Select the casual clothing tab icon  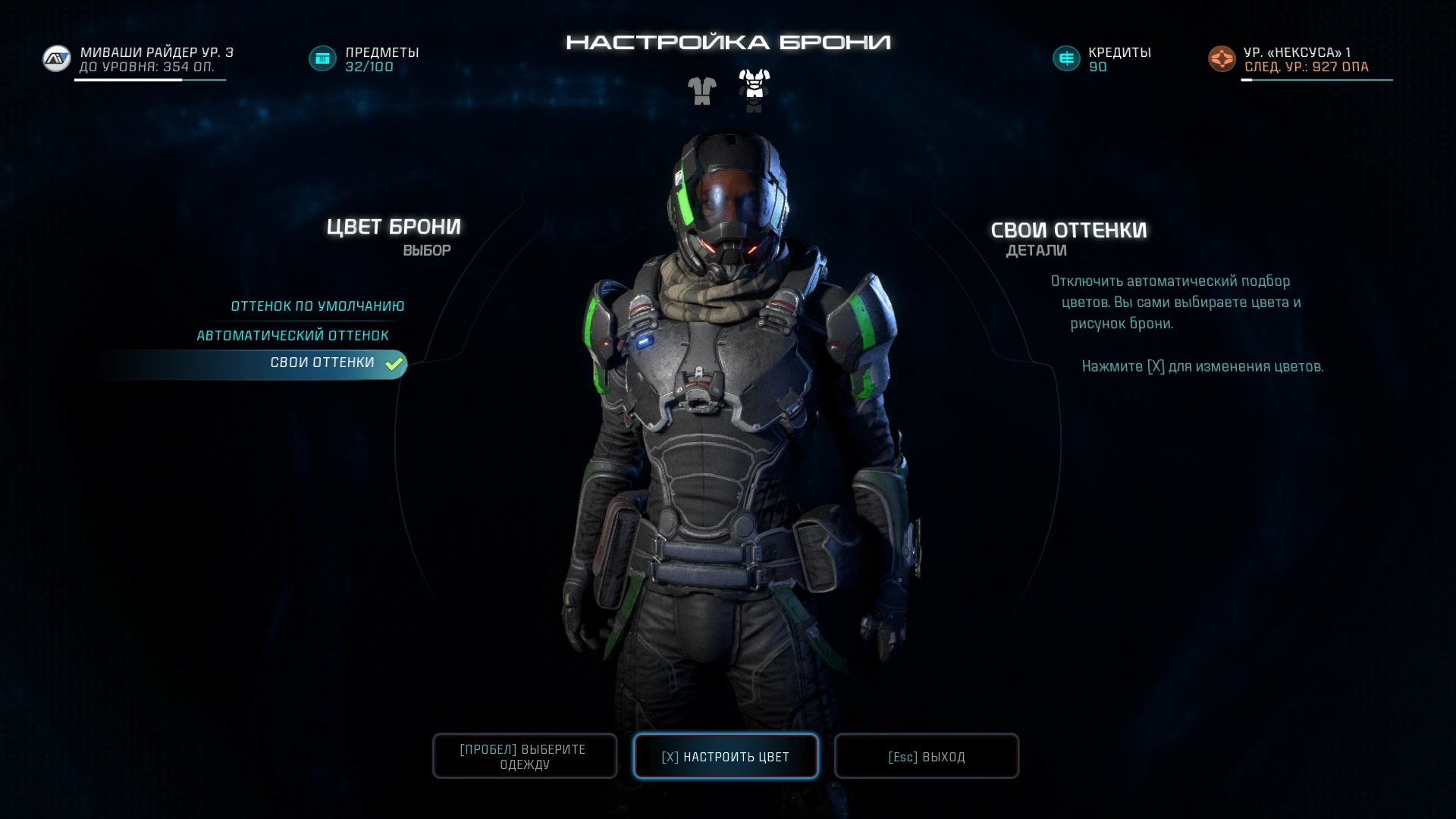(701, 89)
